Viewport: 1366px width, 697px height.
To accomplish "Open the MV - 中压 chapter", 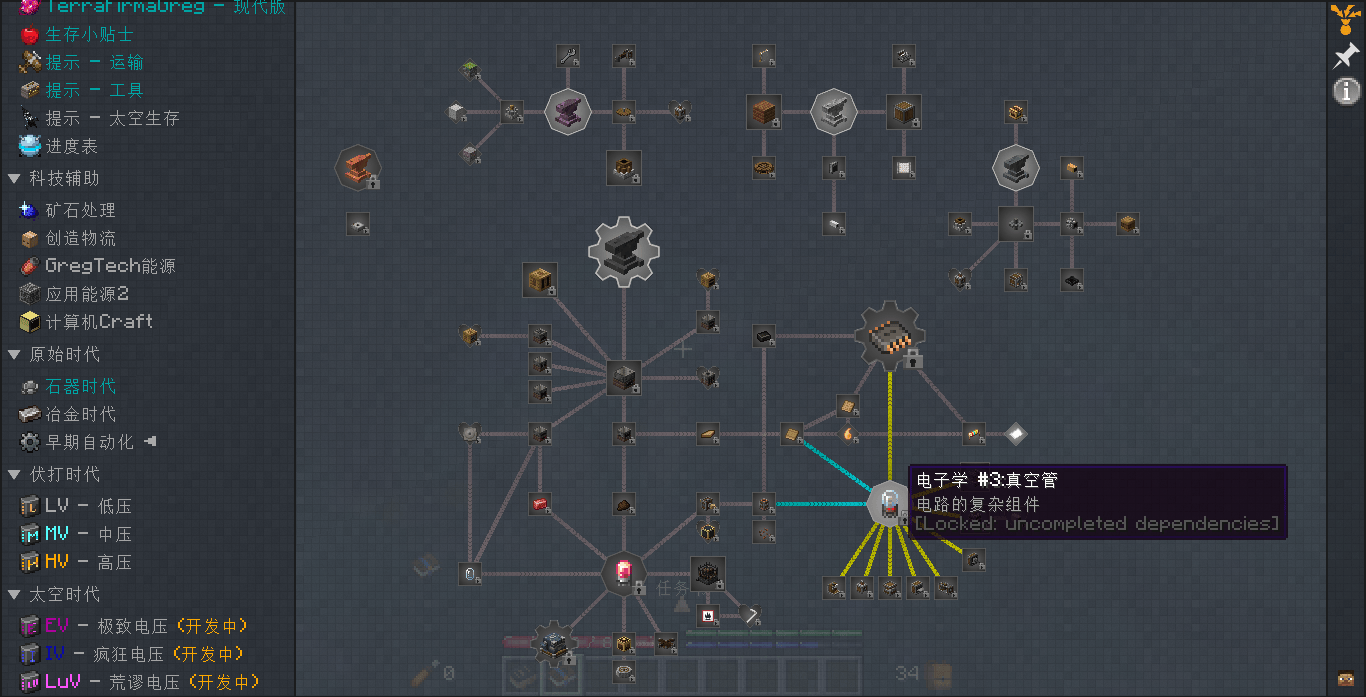I will (88, 534).
